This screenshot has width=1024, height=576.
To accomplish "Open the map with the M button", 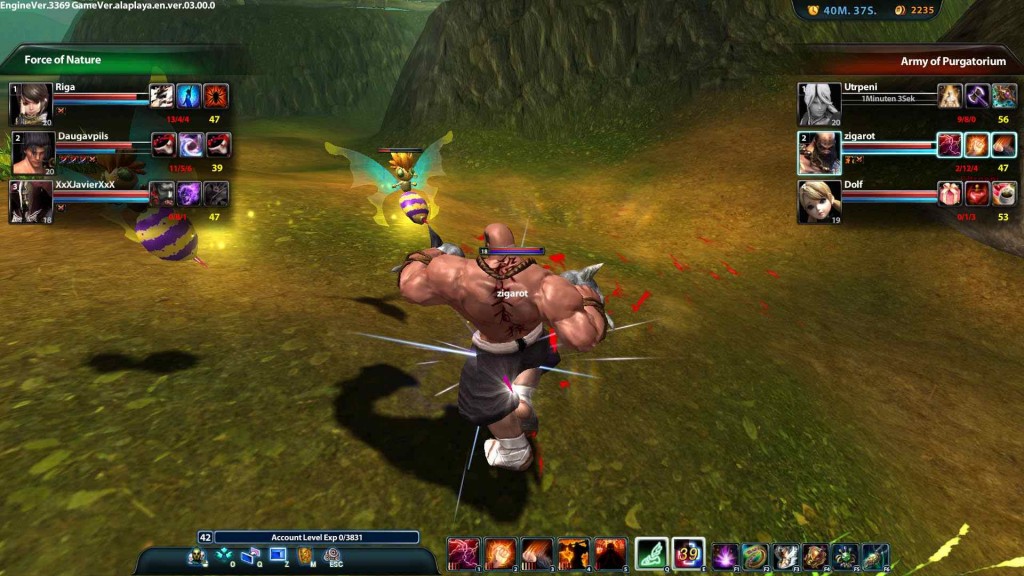I will 306,556.
